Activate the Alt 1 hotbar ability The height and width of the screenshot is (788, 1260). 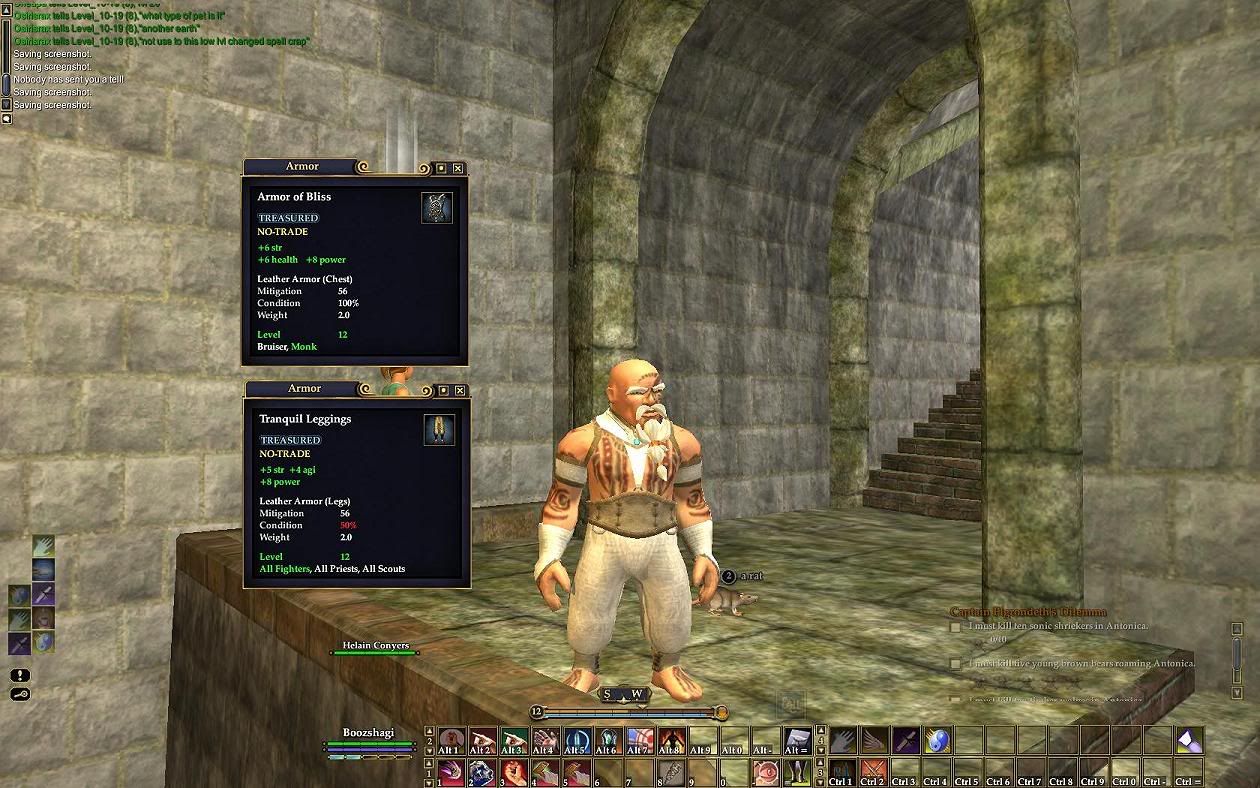point(450,740)
